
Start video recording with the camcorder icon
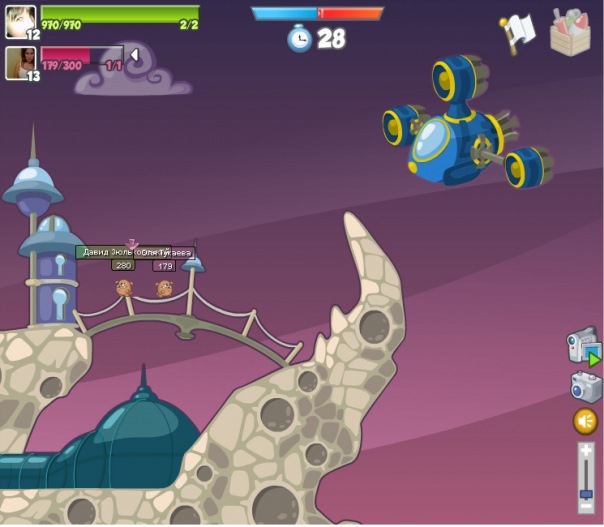point(583,346)
